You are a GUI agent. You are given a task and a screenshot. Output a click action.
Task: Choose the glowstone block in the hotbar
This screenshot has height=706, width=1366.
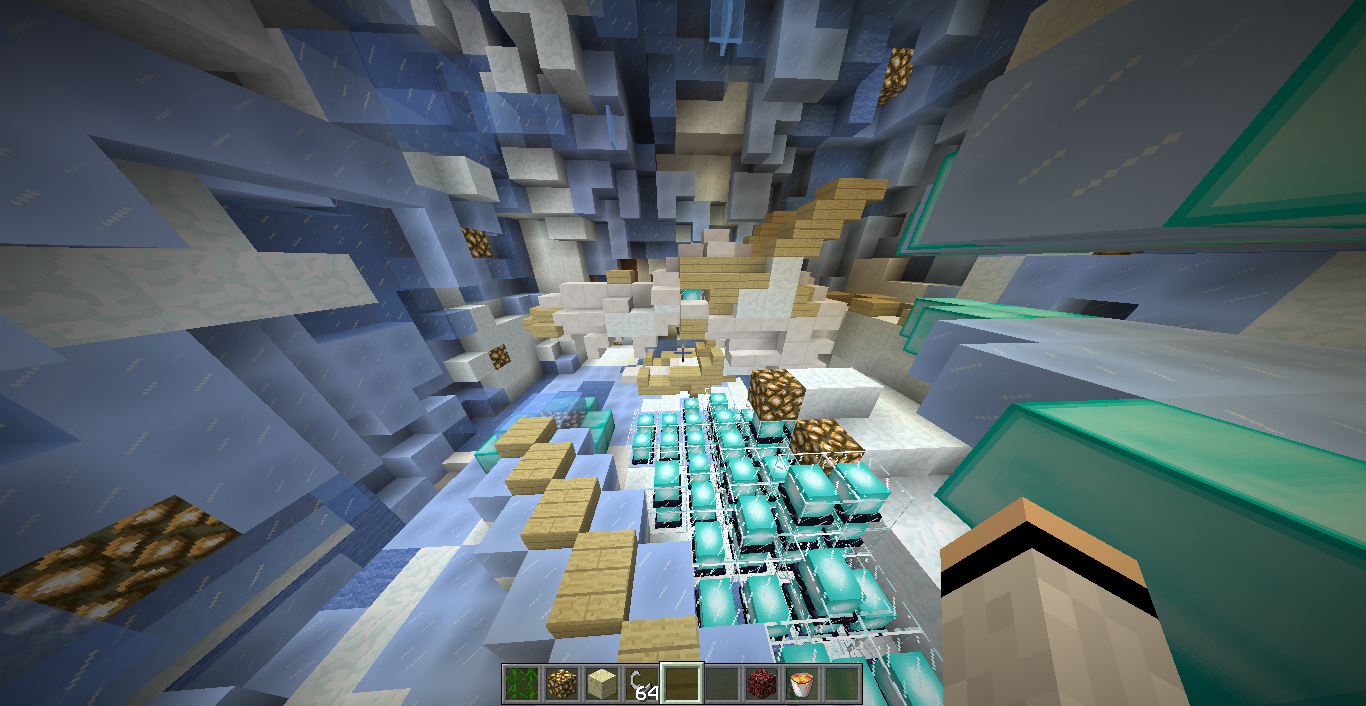pyautogui.click(x=561, y=683)
